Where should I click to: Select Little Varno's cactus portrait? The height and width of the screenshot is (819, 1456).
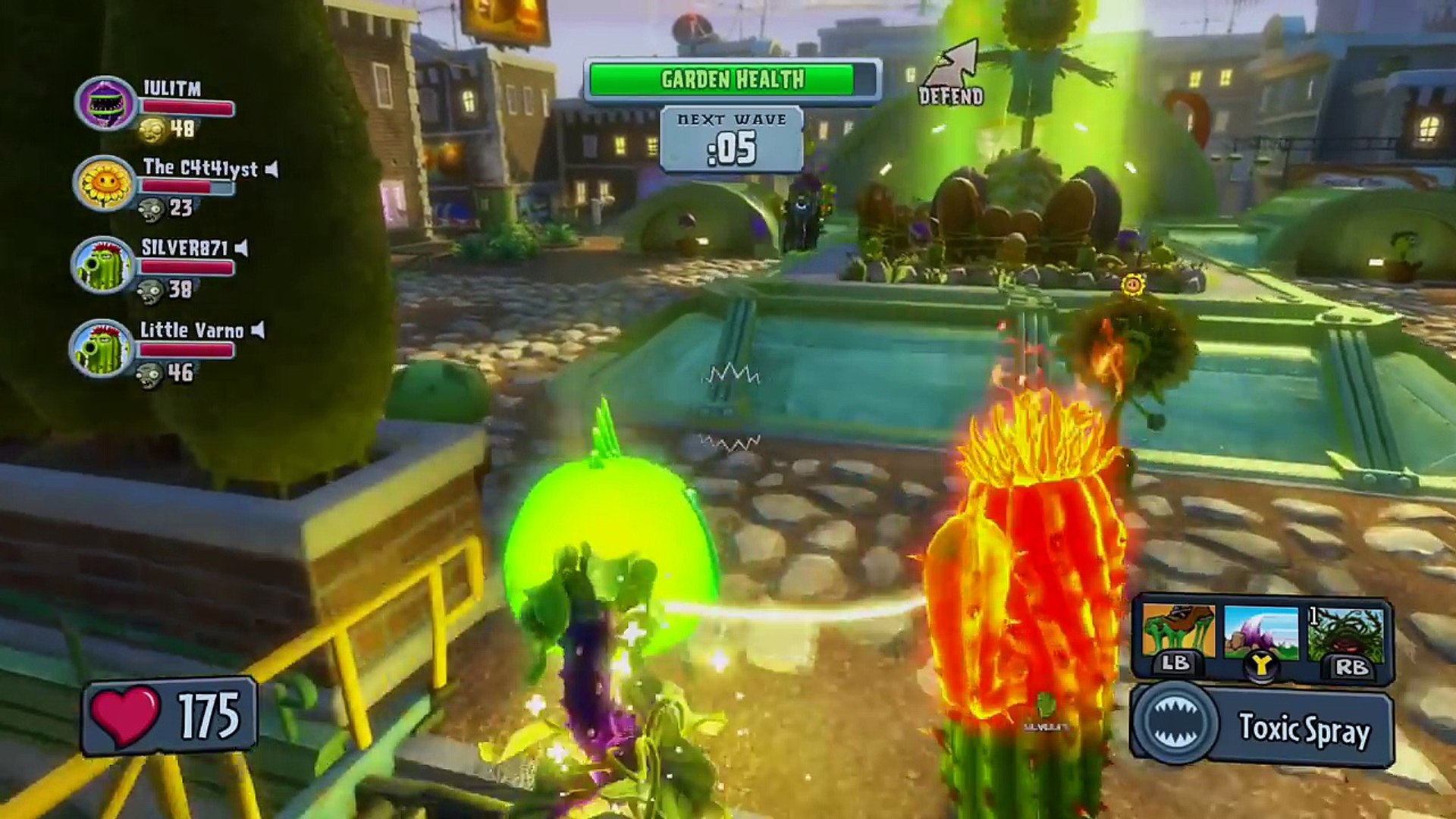101,347
